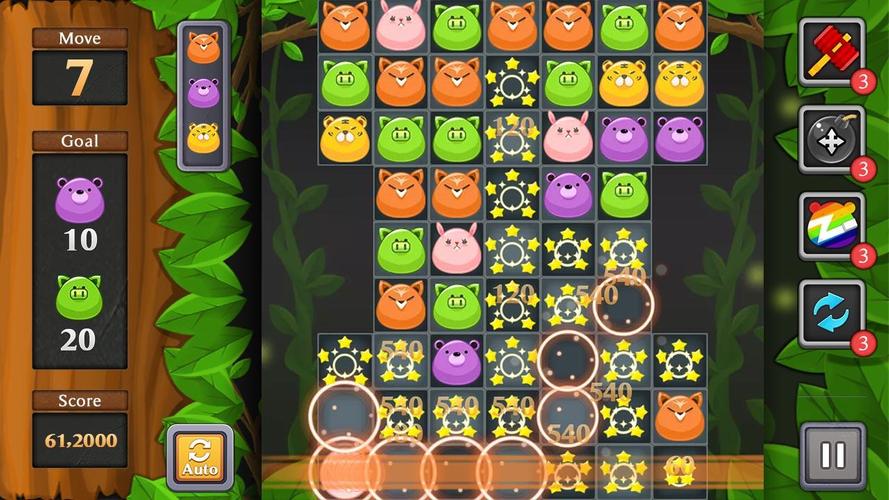Toggle the Auto play button

click(x=200, y=457)
